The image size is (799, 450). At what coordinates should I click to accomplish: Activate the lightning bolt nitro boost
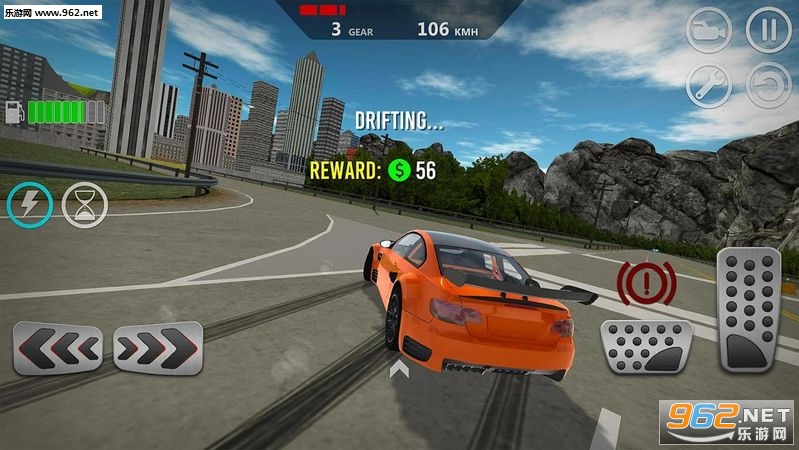point(29,204)
